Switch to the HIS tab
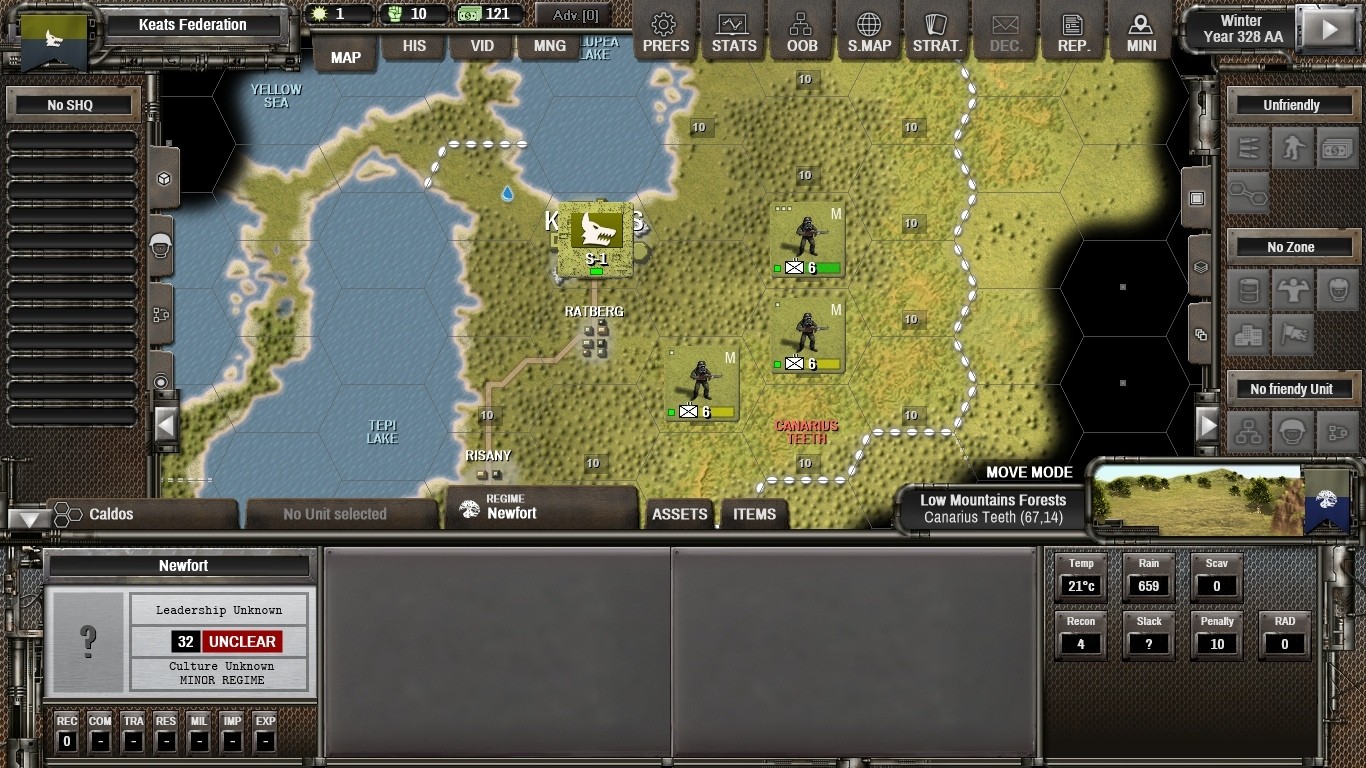1366x768 pixels. tap(414, 46)
